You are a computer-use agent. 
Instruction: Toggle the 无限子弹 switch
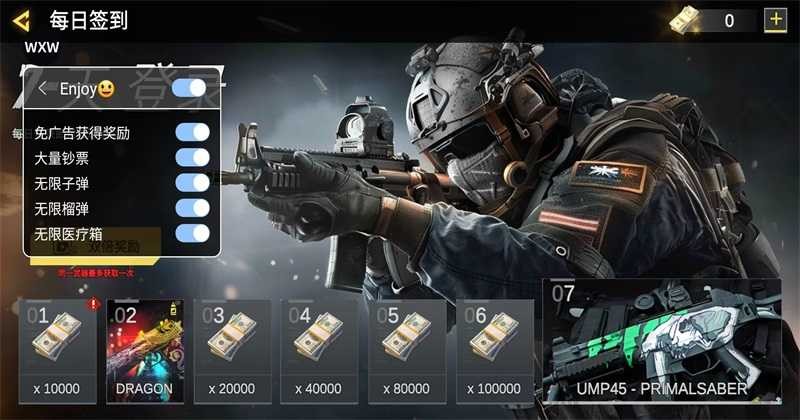click(192, 183)
